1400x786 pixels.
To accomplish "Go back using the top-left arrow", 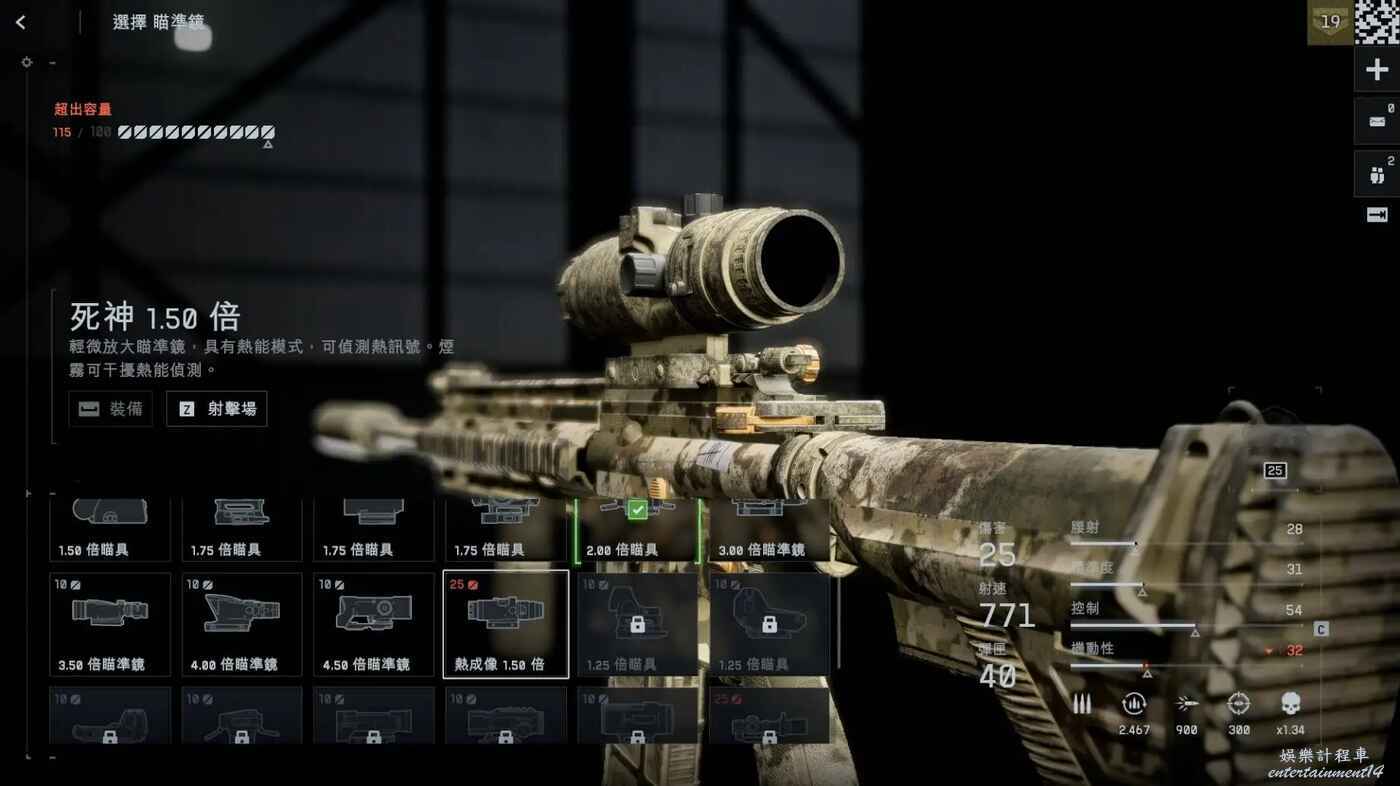I will pyautogui.click(x=21, y=22).
